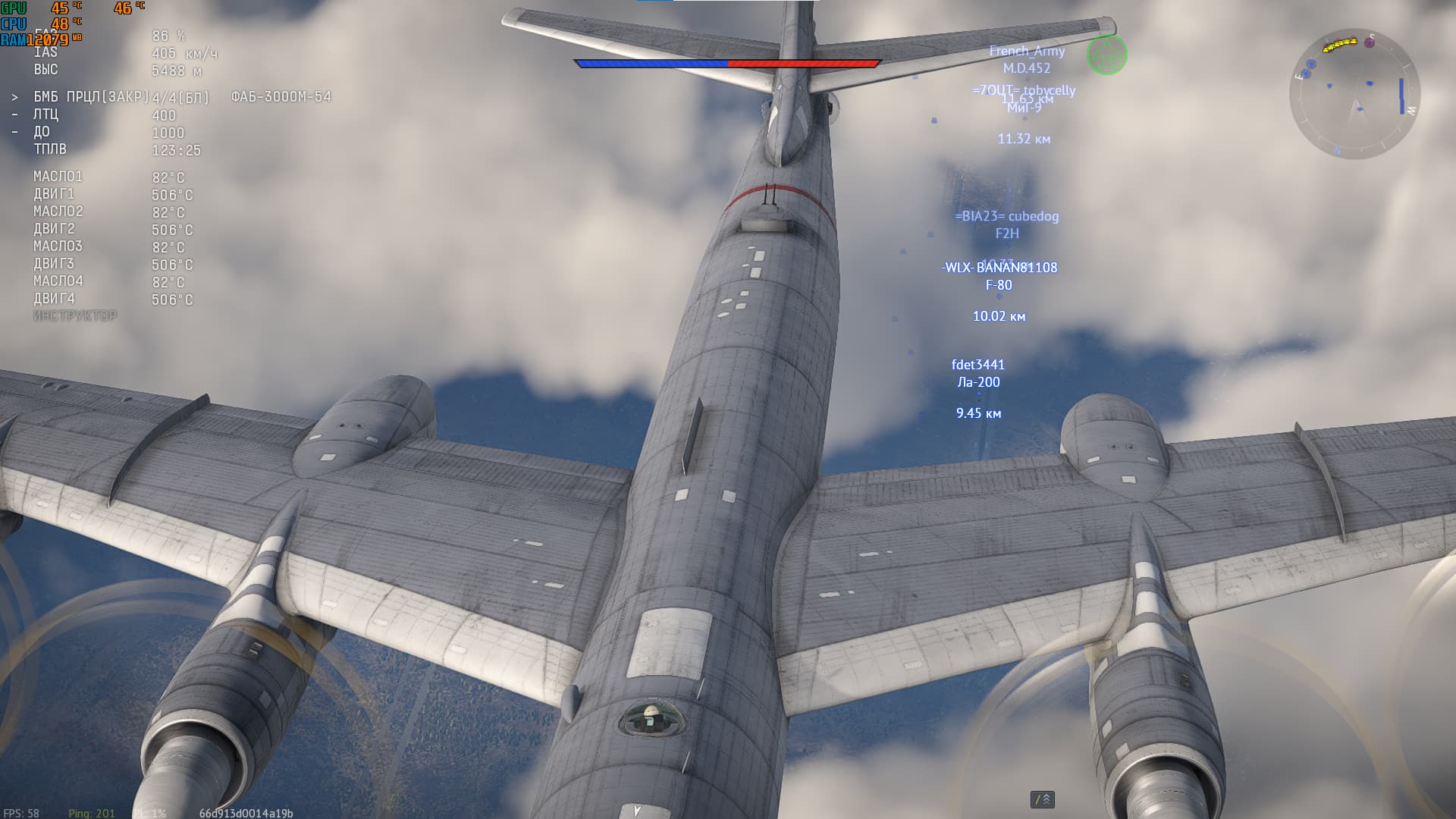Expand the chat panel with the arrows button
This screenshot has width=1456, height=819.
click(x=1043, y=799)
